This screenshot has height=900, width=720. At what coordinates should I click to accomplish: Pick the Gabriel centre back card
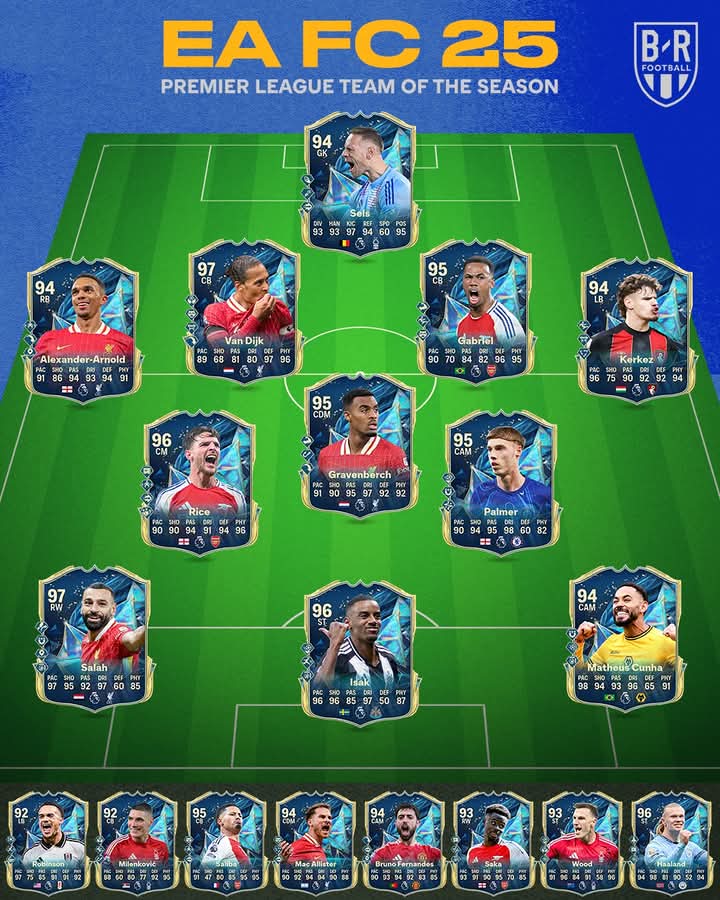[x=476, y=310]
